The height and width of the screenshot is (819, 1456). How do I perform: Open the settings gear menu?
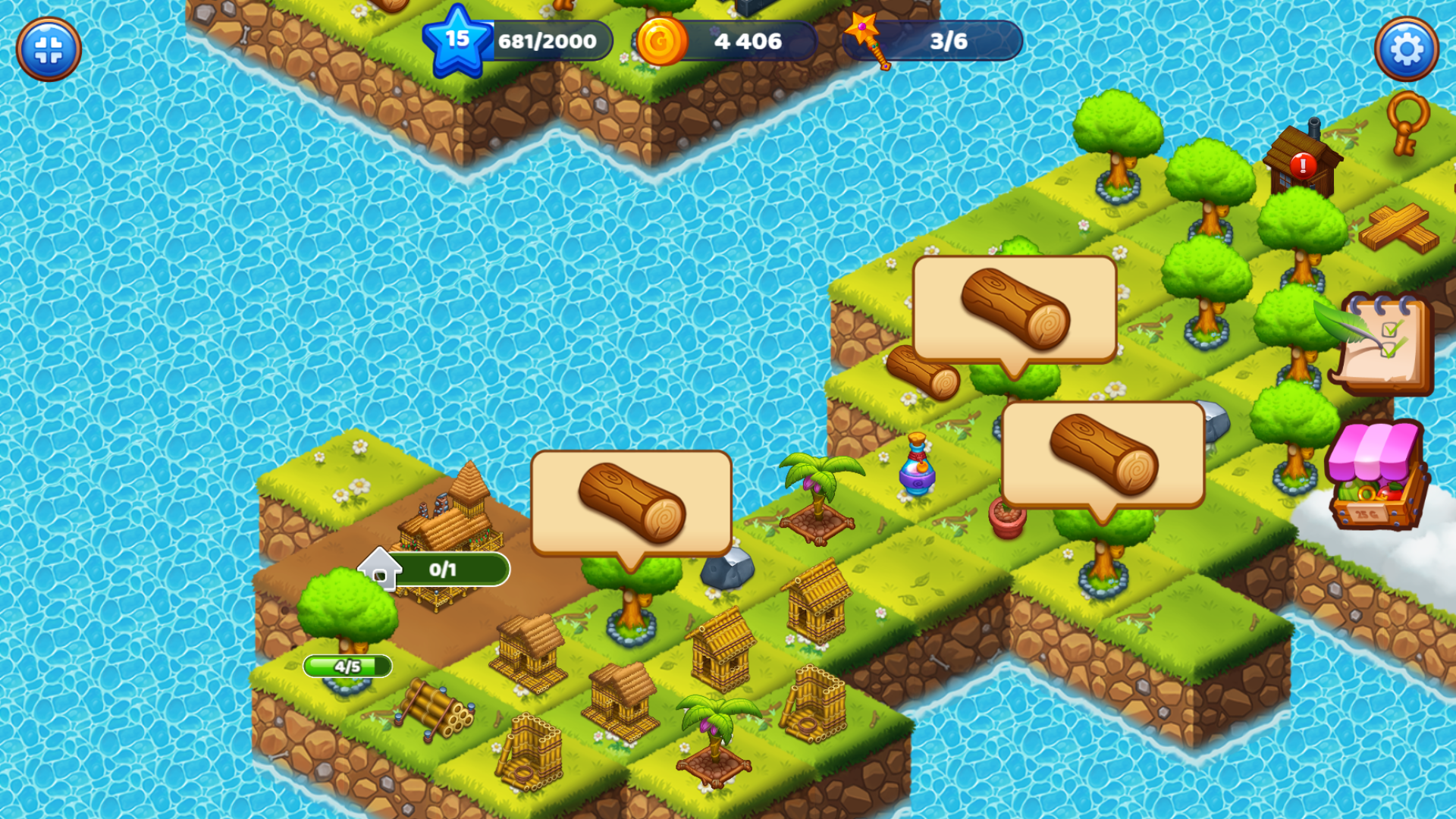pos(1407,49)
